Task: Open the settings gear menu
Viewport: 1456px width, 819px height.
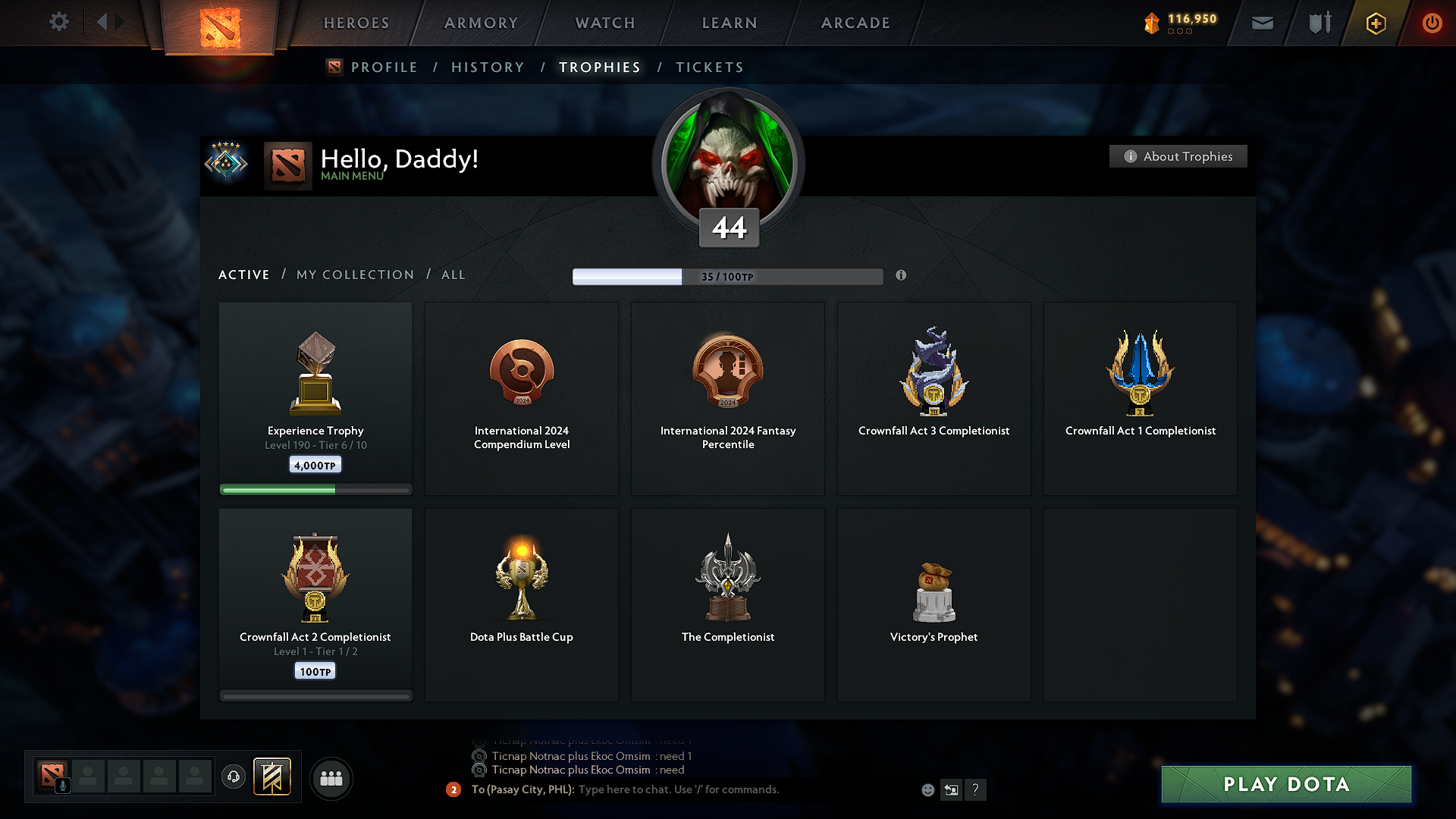Action: [58, 22]
